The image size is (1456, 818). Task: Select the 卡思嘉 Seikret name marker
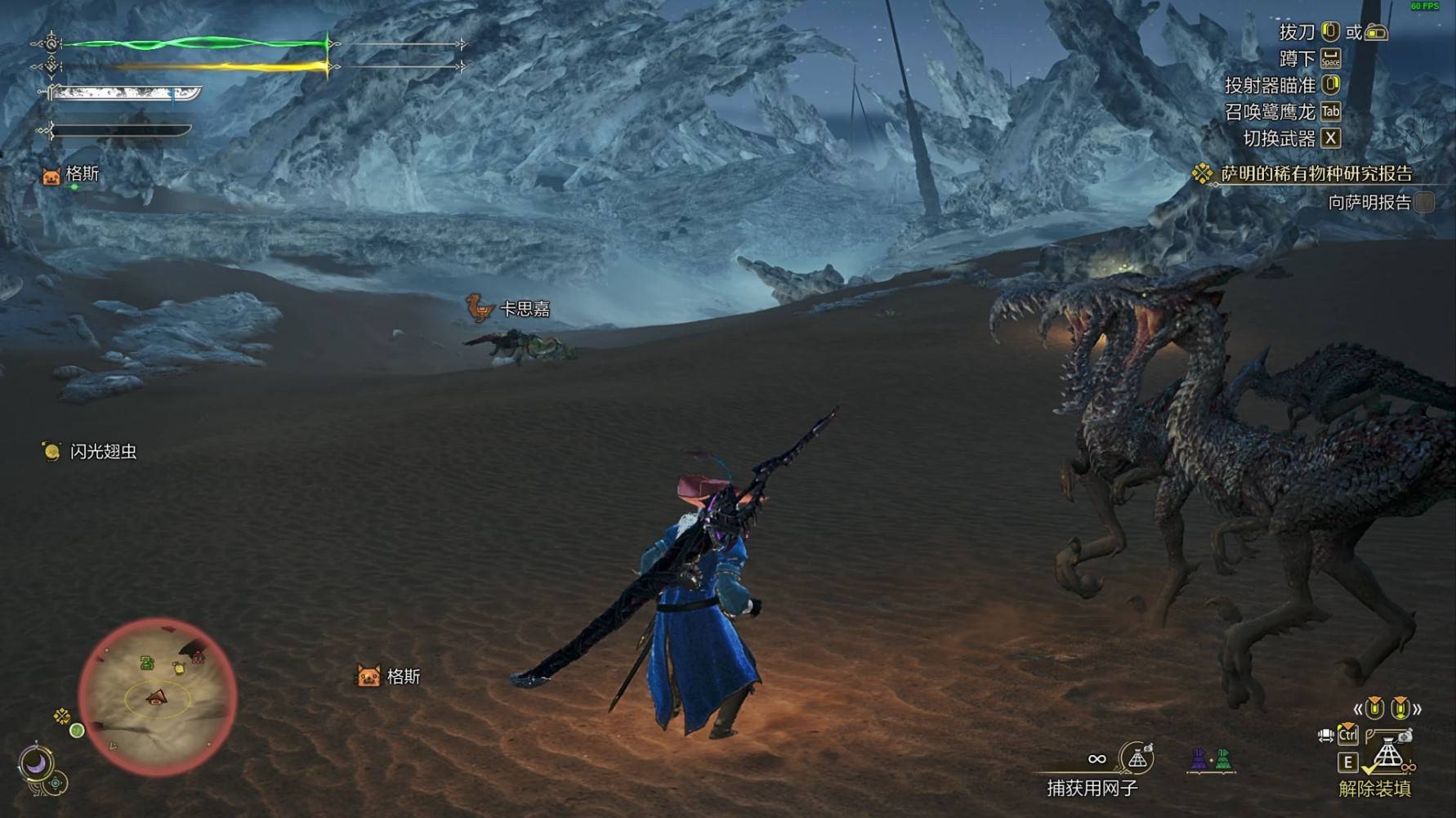pos(509,309)
